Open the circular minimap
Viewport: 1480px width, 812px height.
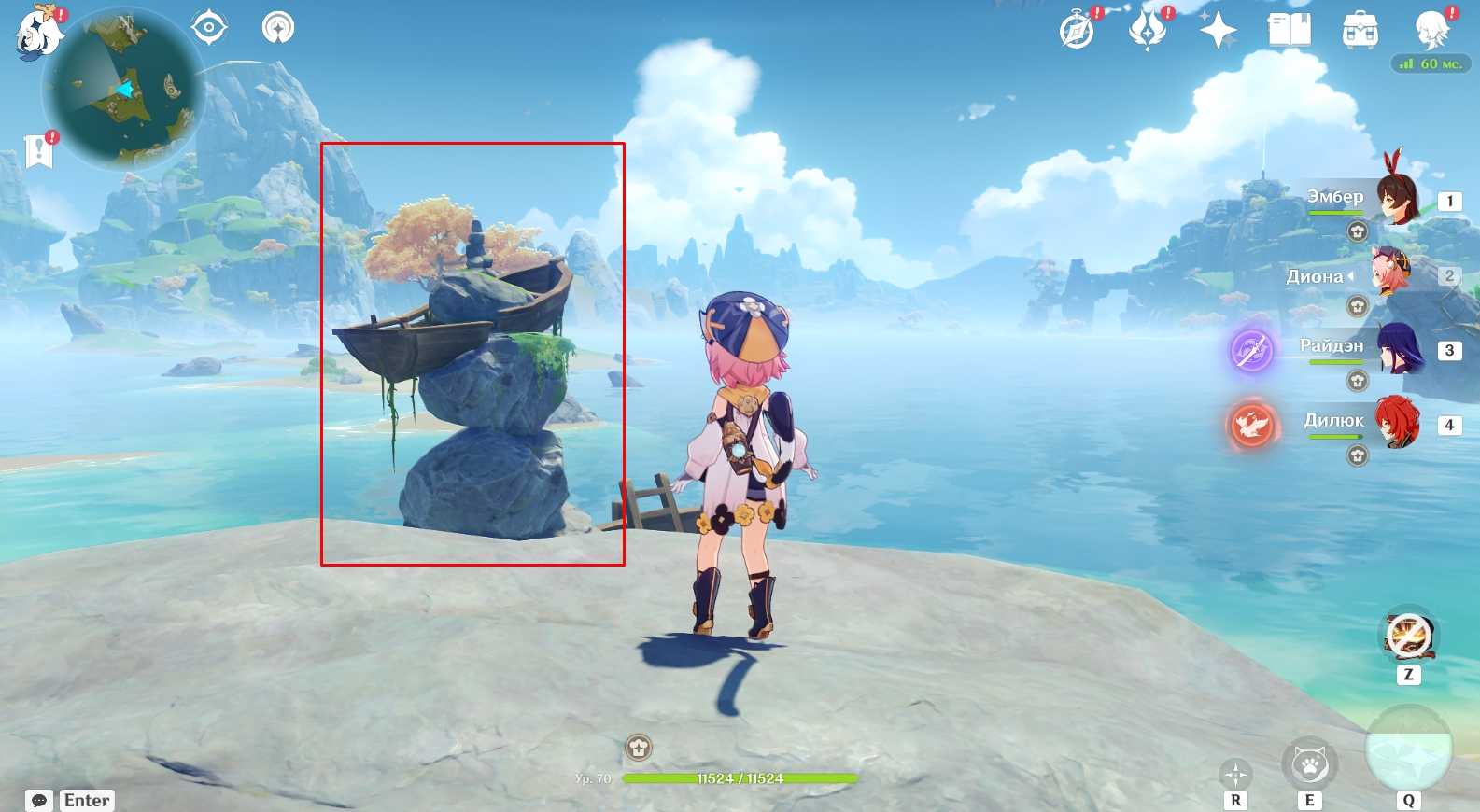pyautogui.click(x=123, y=91)
